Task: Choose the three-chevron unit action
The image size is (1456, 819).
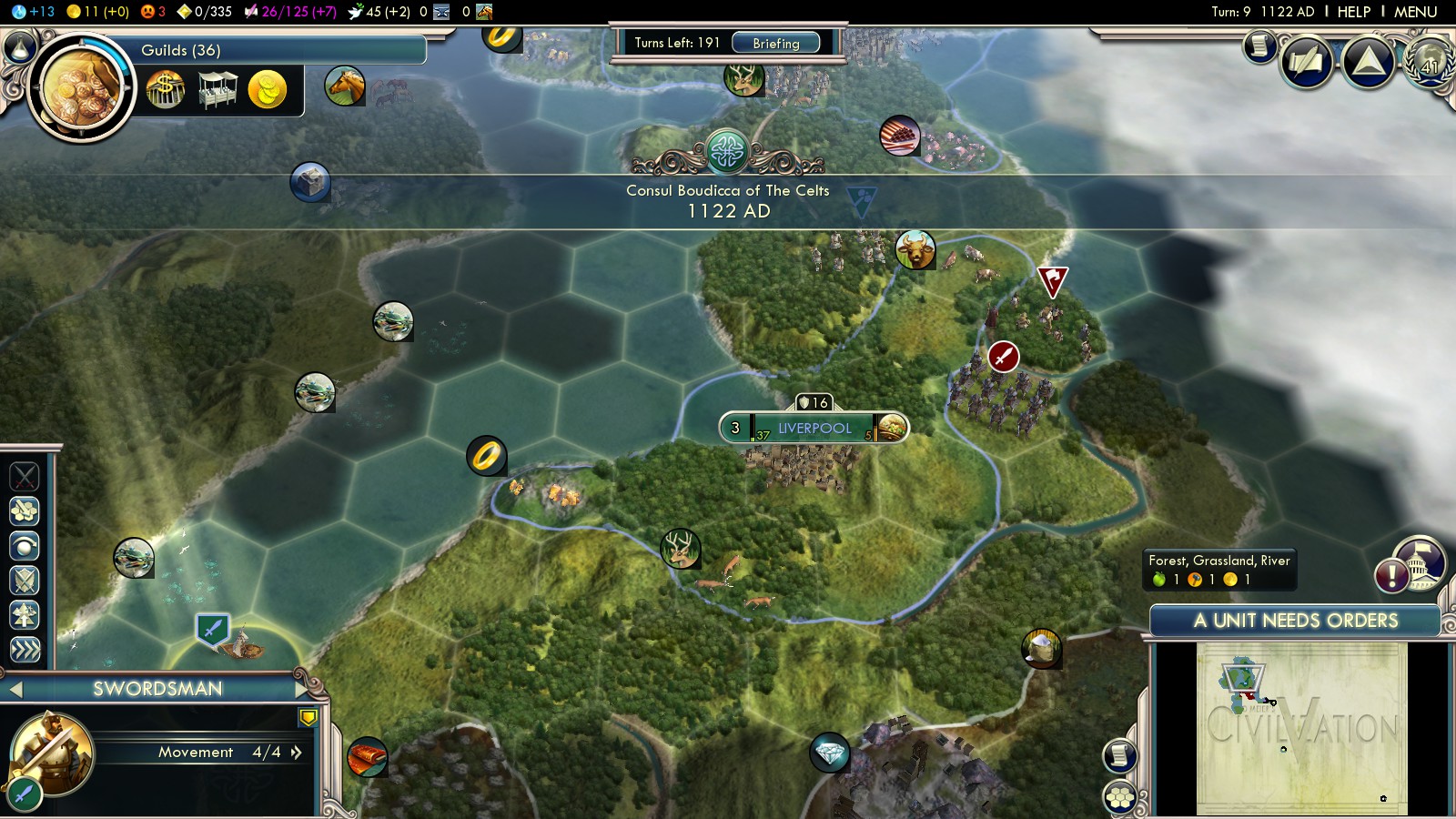Action: [25, 649]
